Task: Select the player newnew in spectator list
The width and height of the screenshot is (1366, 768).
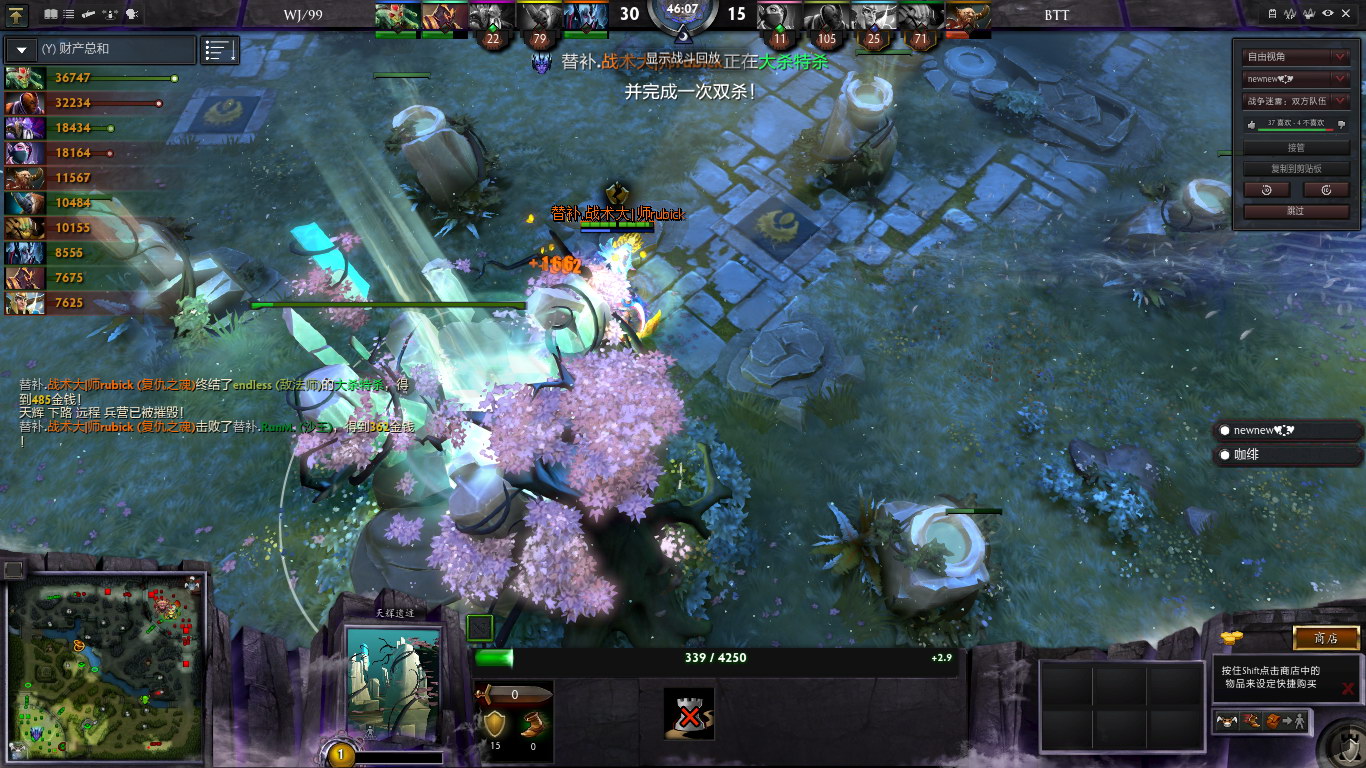Action: [x=1288, y=431]
